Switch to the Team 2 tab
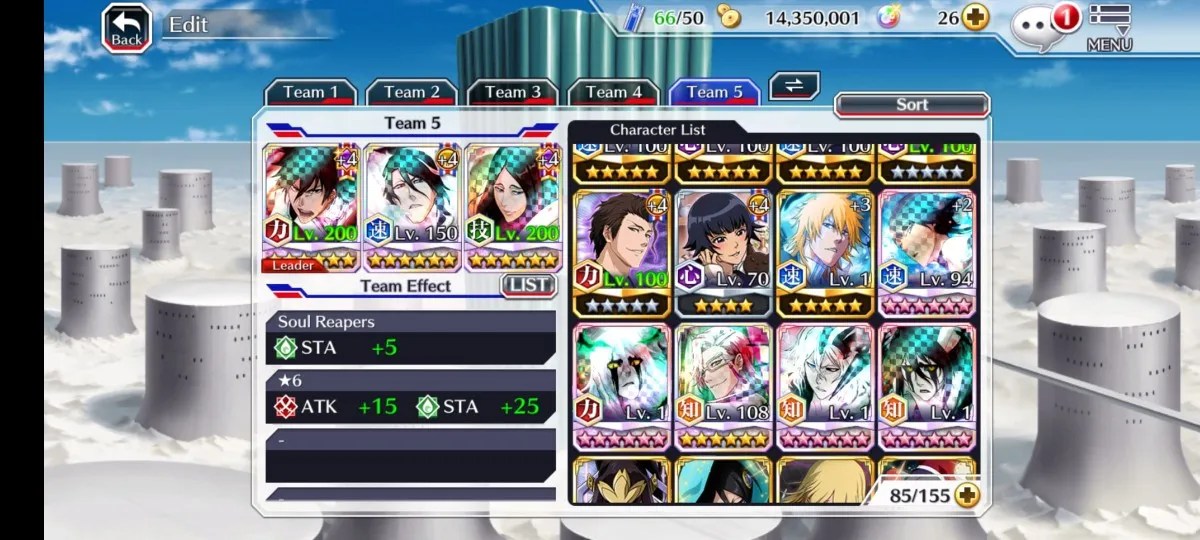Screen dimensions: 1200x540 click(x=411, y=92)
